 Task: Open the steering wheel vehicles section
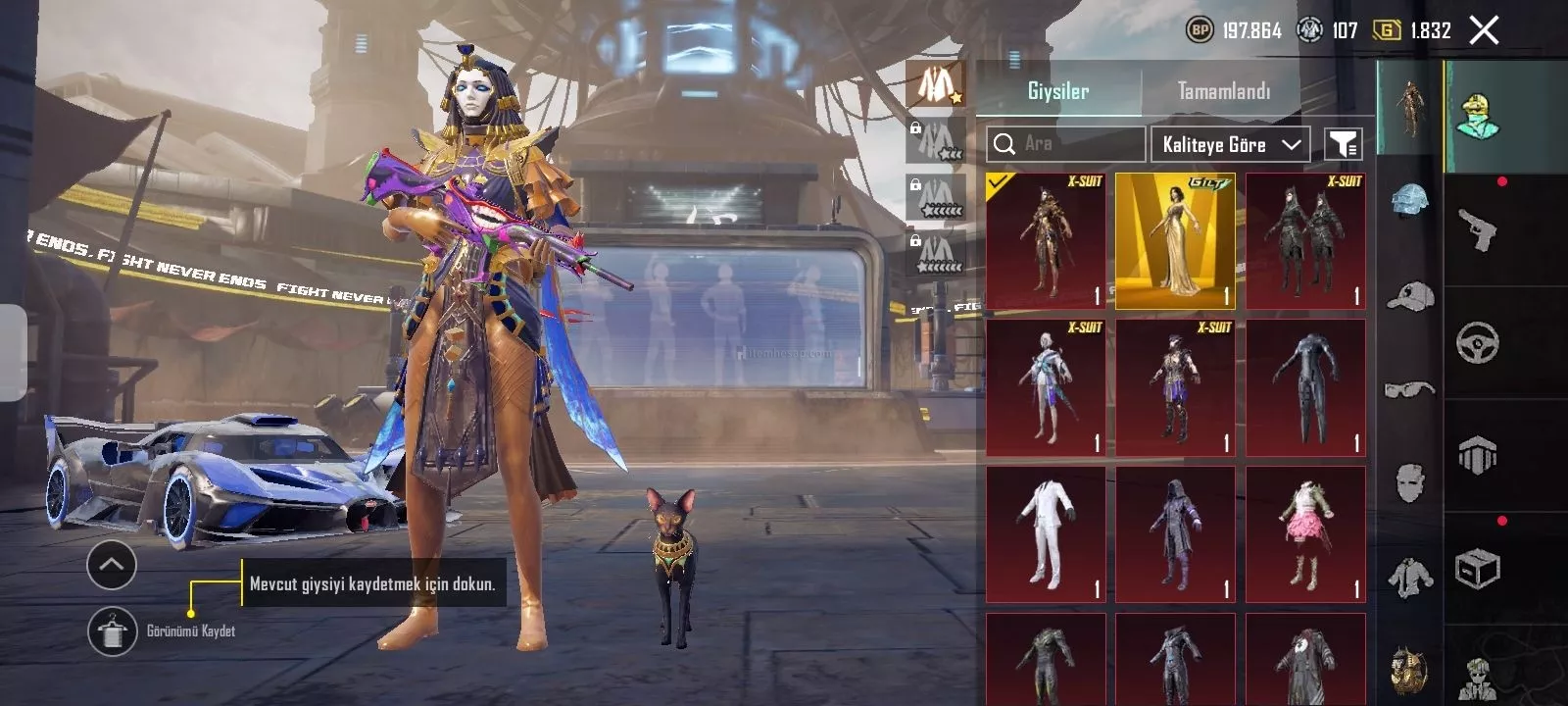pos(1477,343)
